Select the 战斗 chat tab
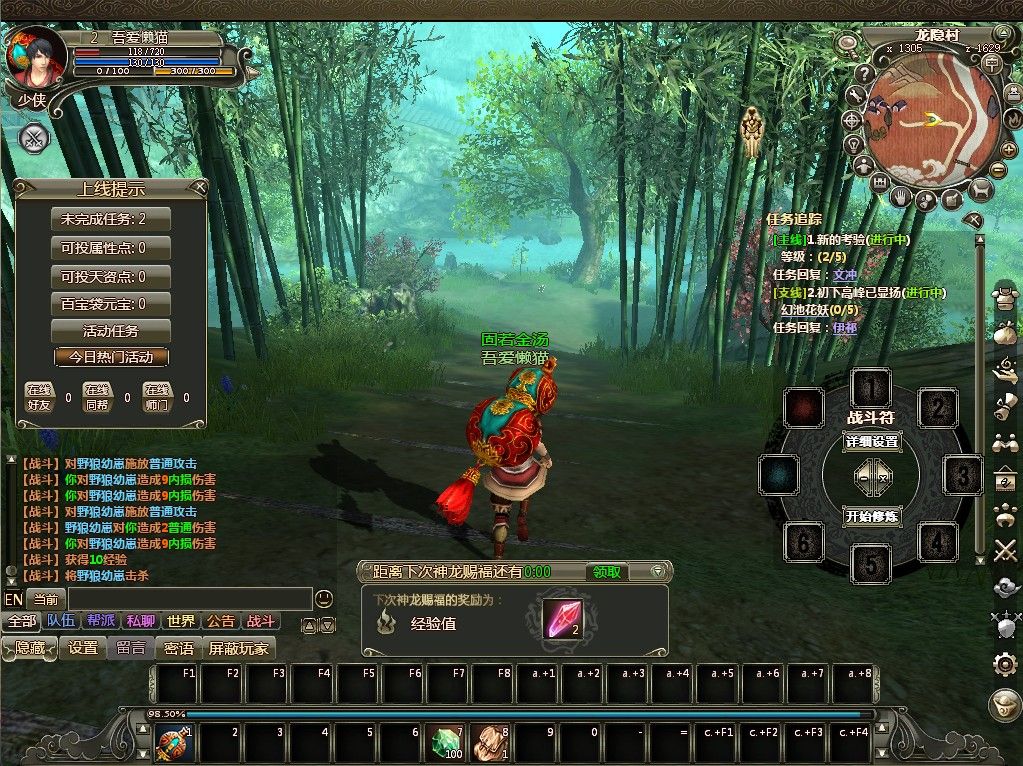This screenshot has width=1023, height=766. point(259,621)
